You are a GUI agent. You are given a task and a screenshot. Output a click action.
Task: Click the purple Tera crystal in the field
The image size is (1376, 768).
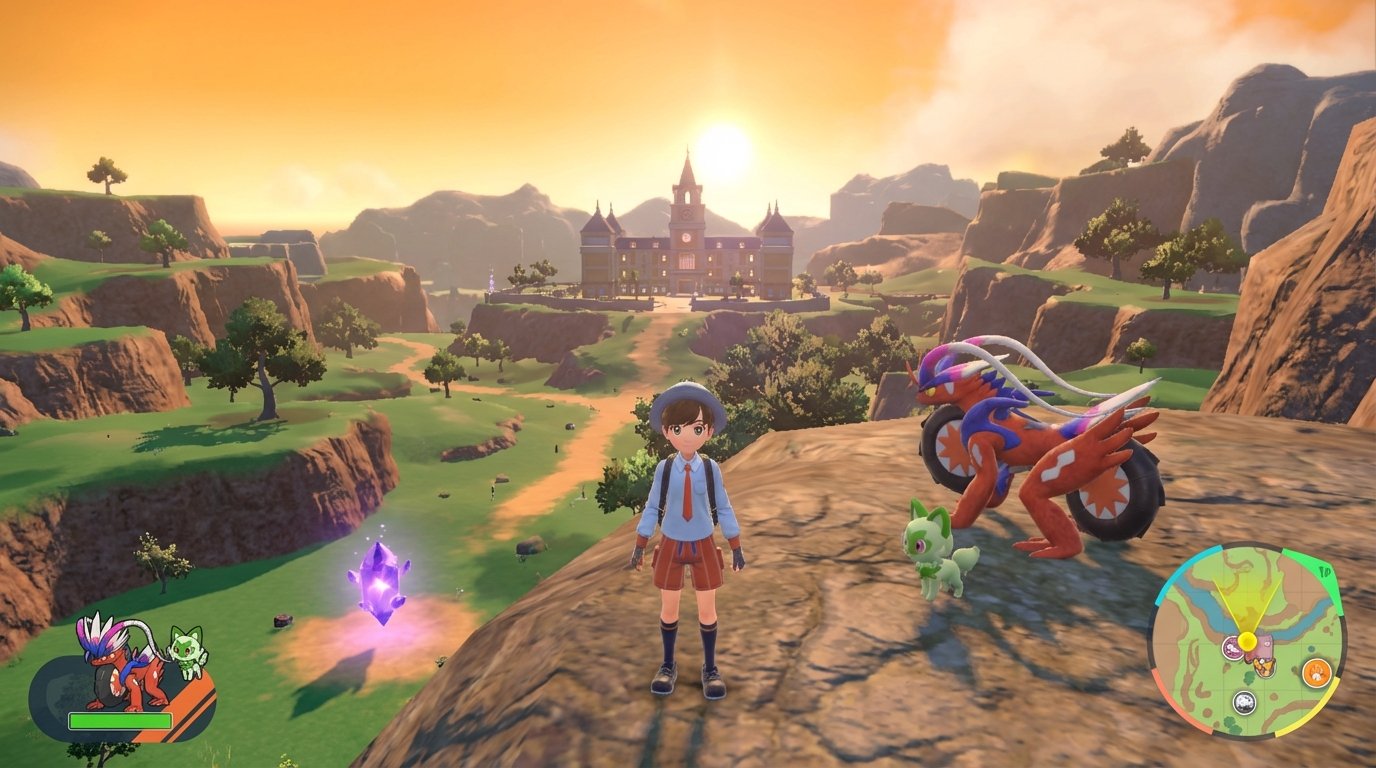point(380,585)
